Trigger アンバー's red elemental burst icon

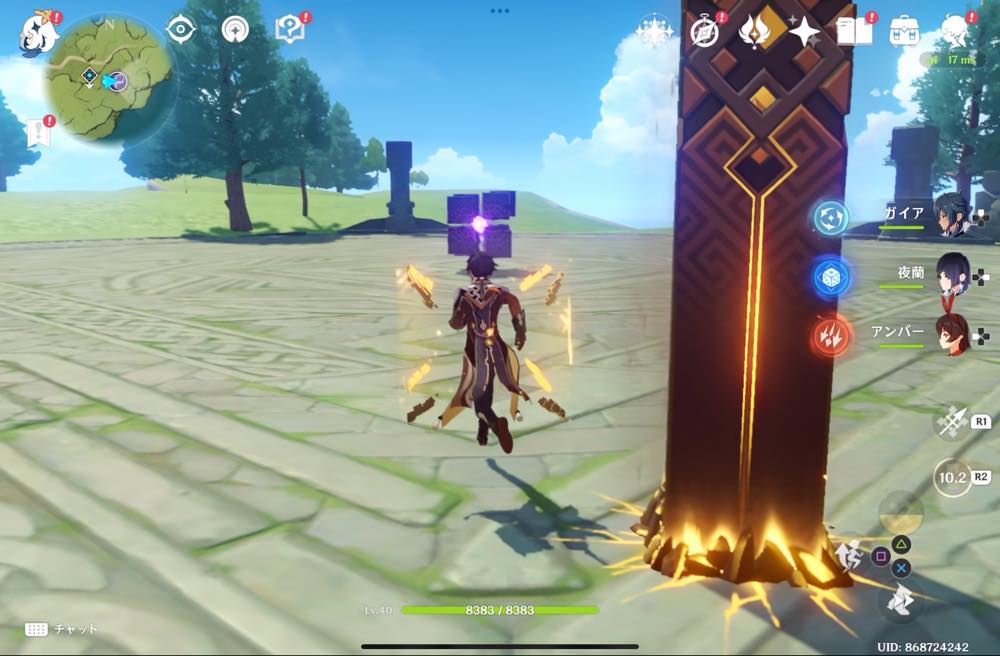click(x=831, y=335)
